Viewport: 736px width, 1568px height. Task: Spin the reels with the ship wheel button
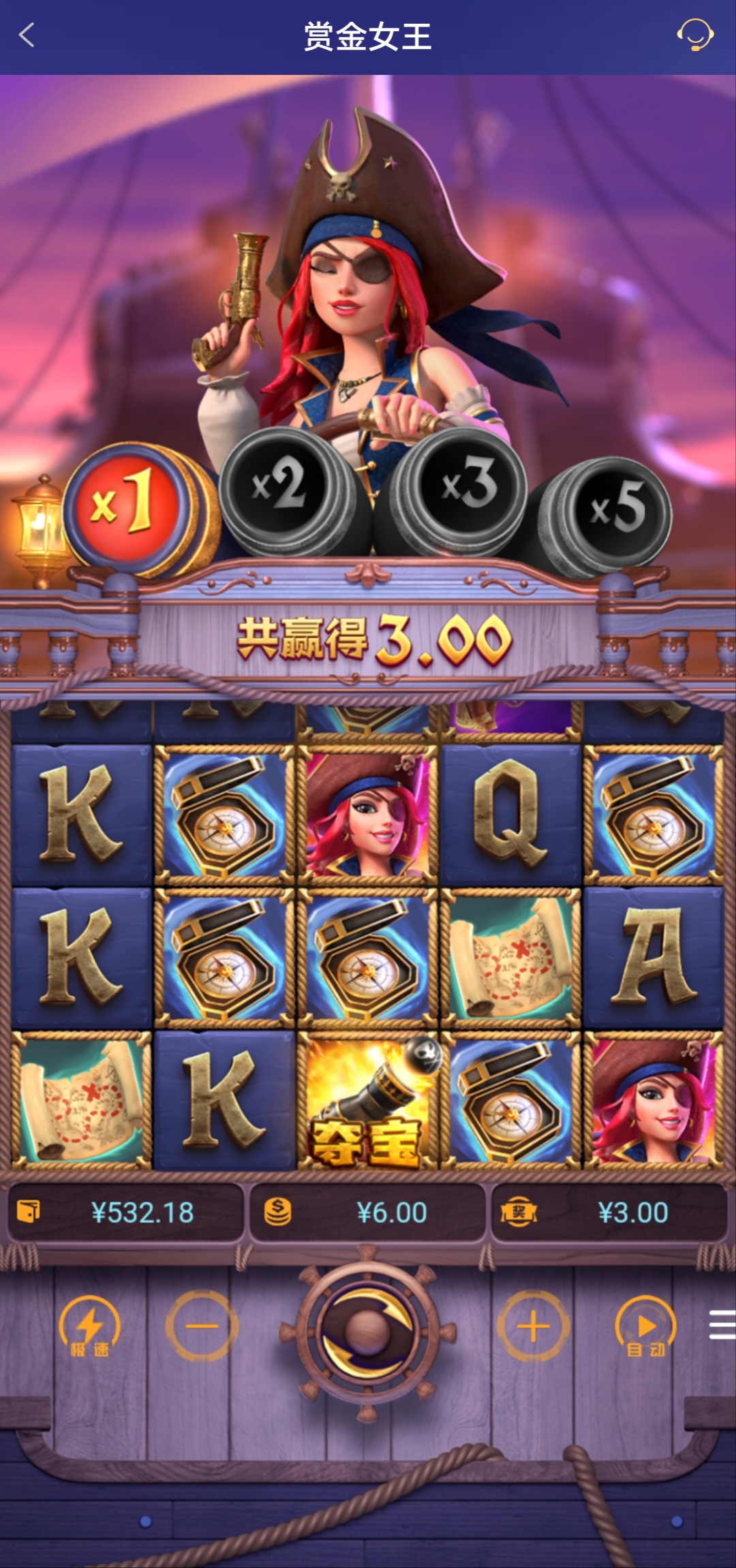coord(367,1328)
